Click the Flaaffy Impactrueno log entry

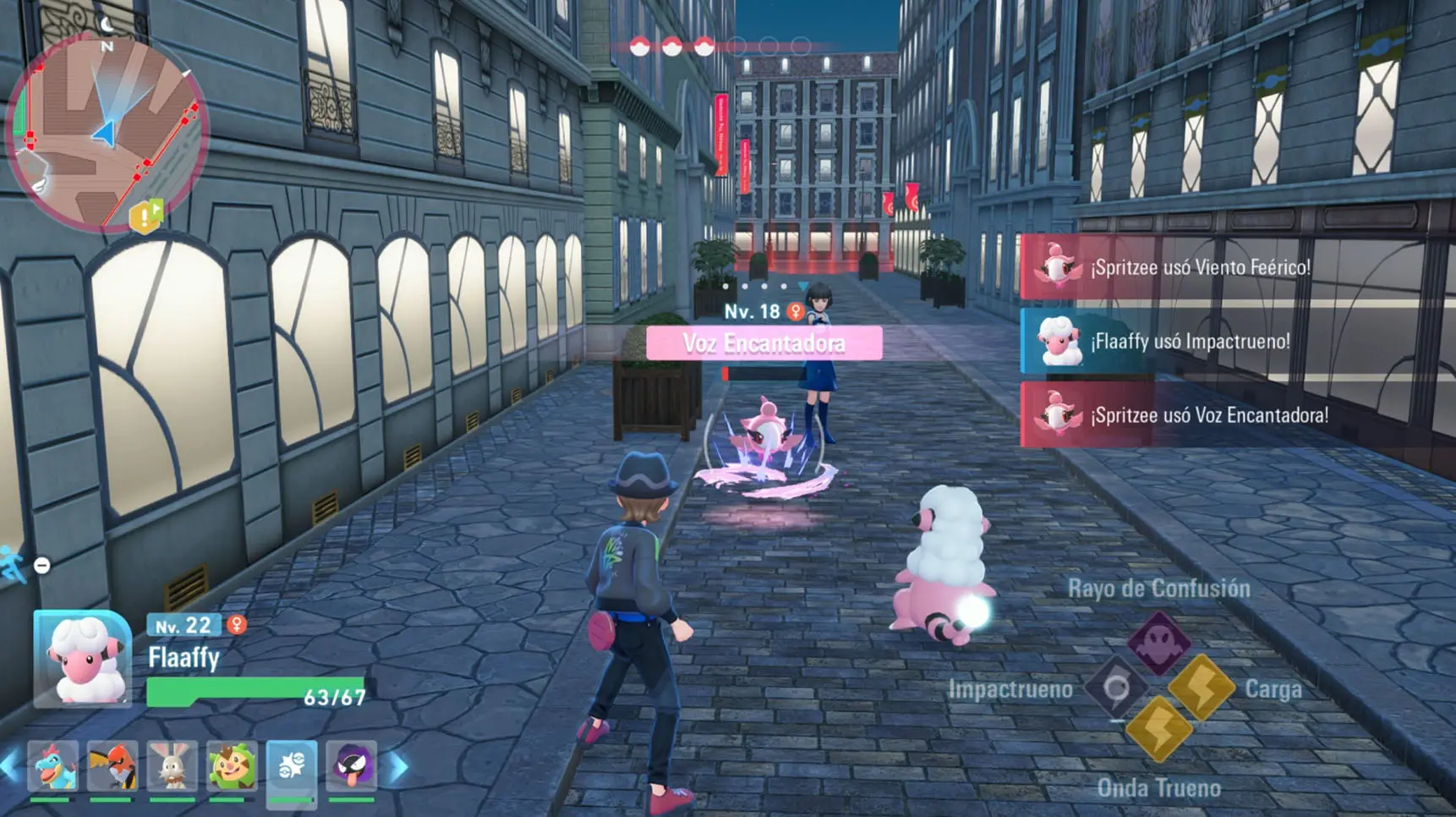1190,342
